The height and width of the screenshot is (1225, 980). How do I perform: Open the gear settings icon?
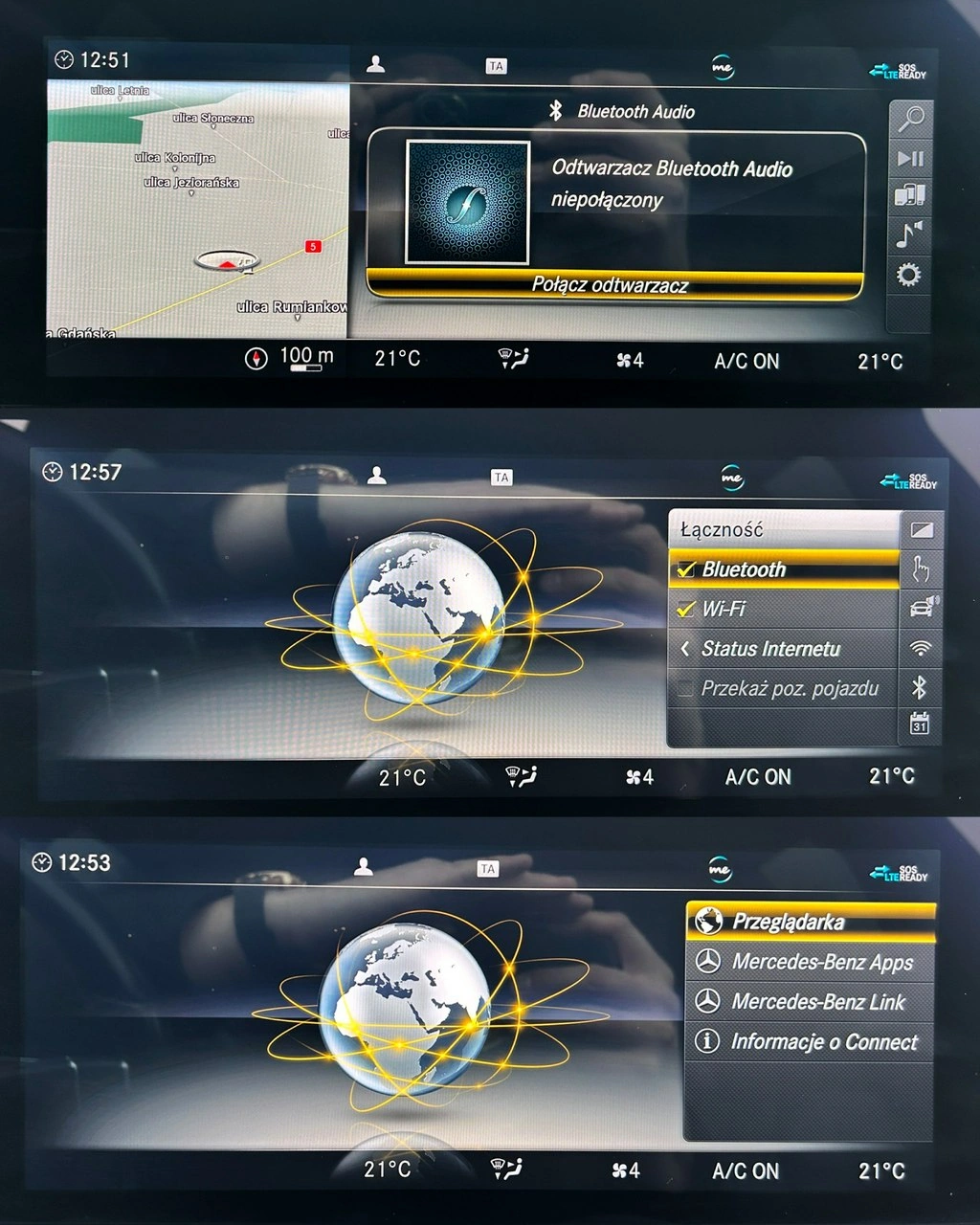[908, 276]
